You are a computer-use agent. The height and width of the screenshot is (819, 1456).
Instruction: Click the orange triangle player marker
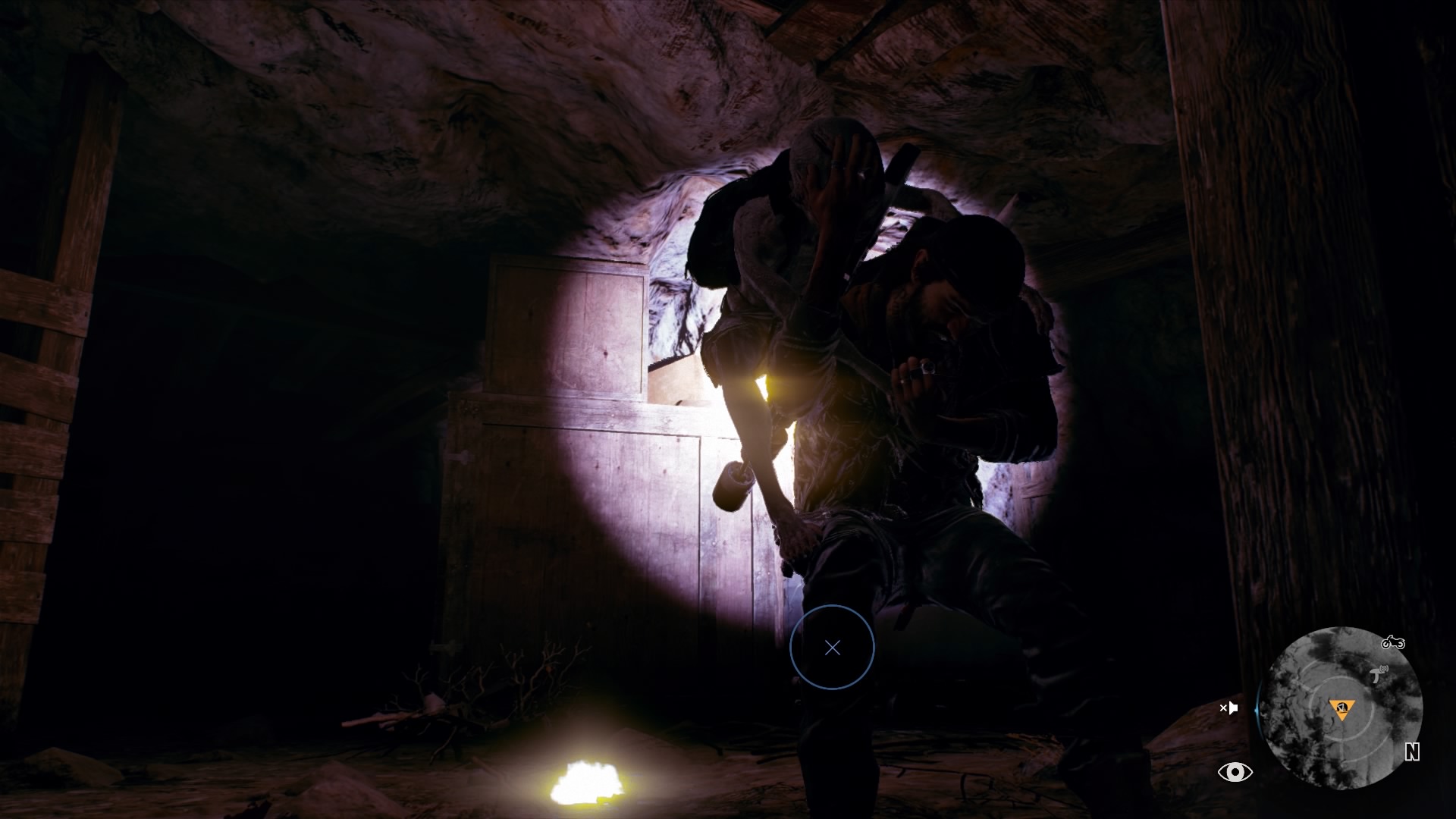click(x=1341, y=710)
